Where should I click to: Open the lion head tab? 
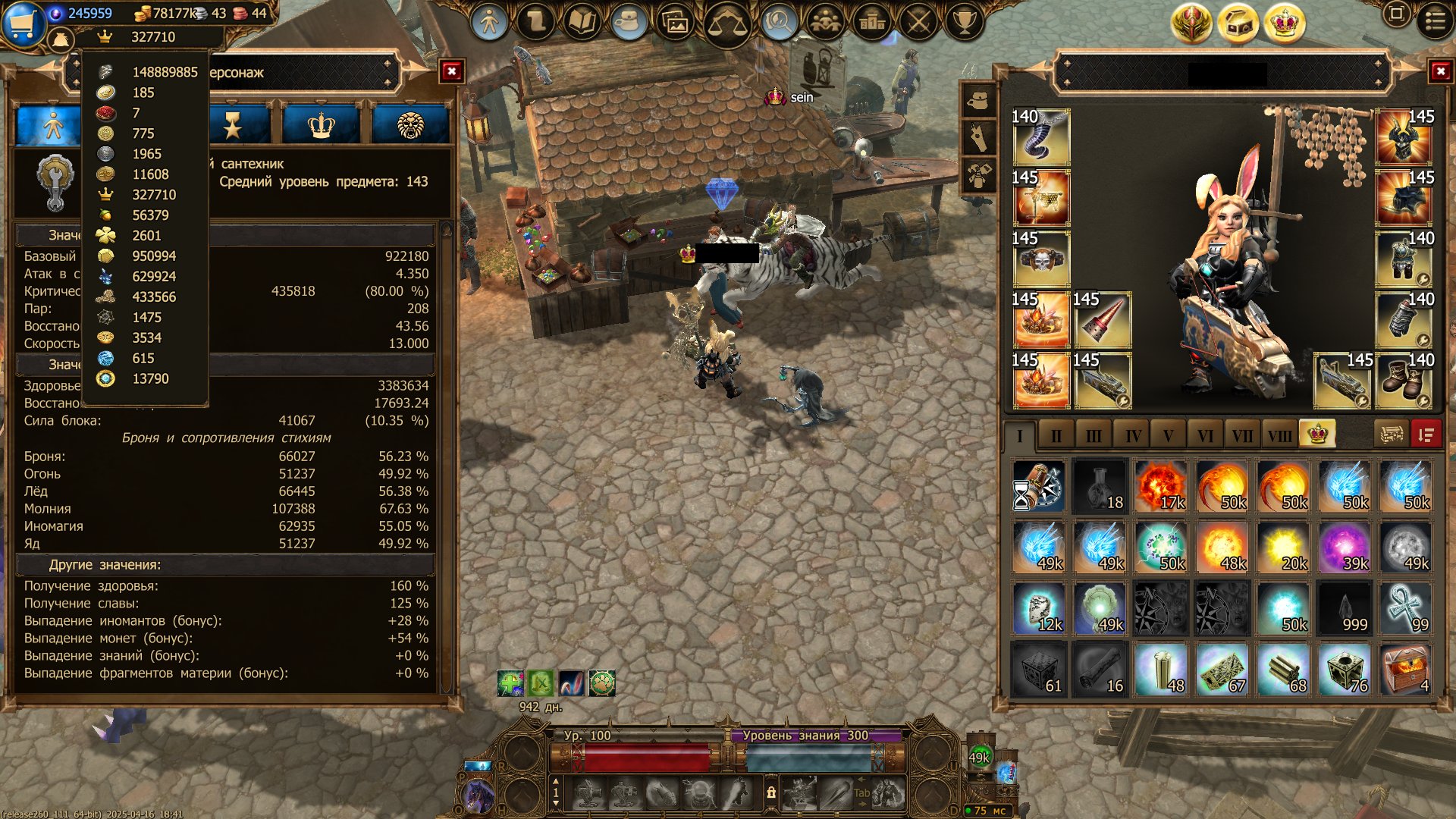point(410,125)
